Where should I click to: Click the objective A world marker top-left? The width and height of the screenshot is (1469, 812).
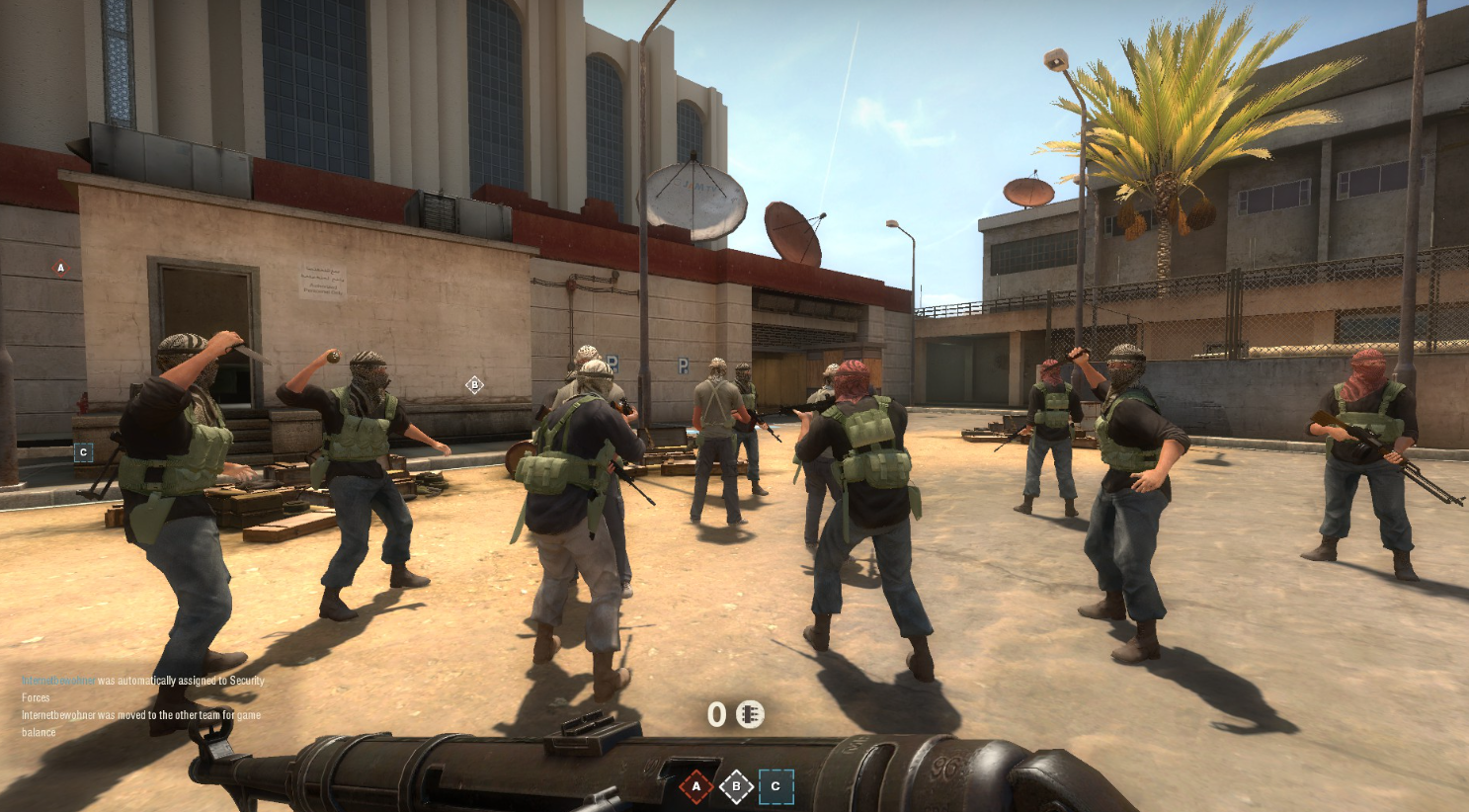(59, 267)
